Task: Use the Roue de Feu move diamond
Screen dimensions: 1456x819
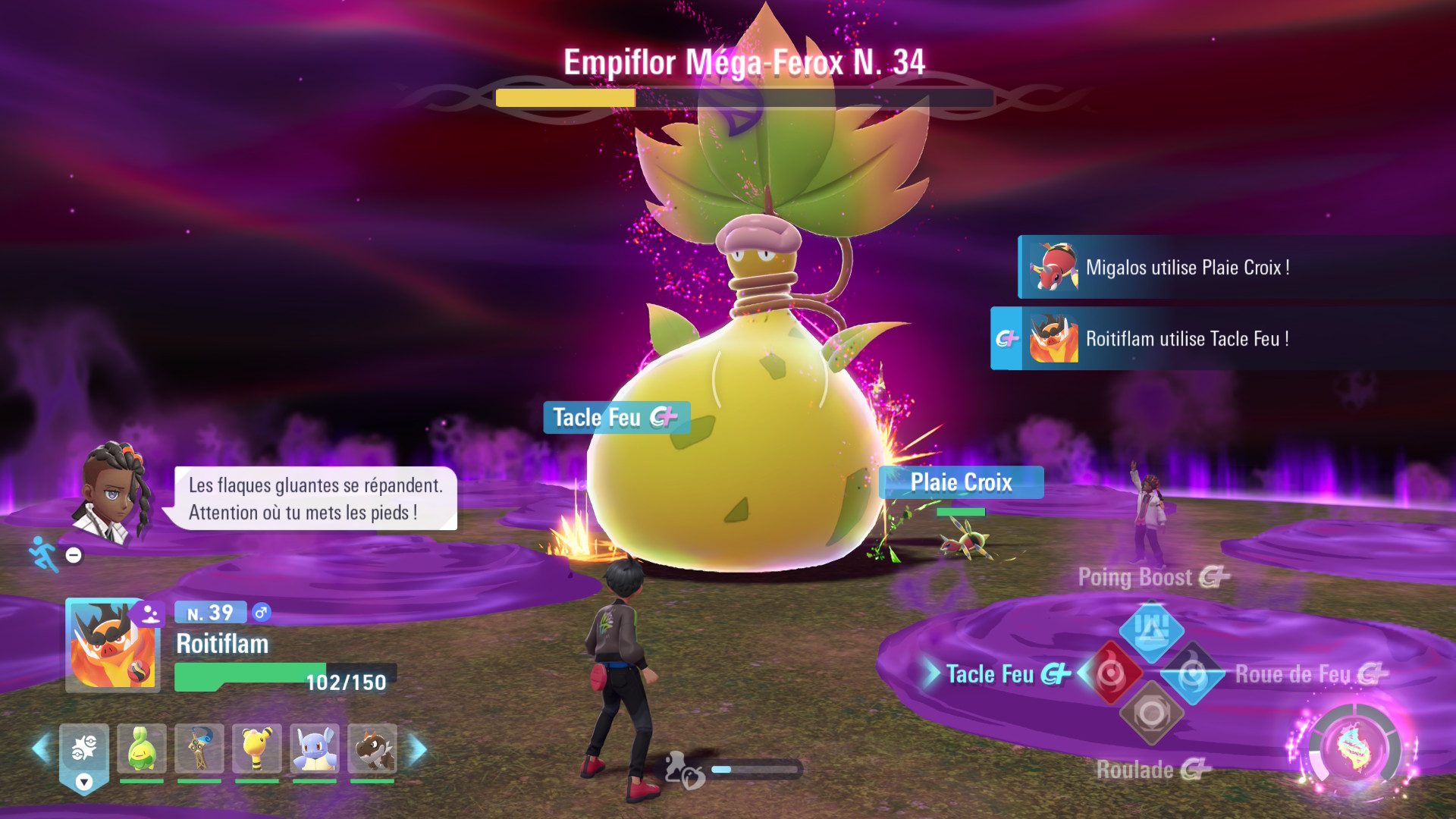Action: 1193,673
